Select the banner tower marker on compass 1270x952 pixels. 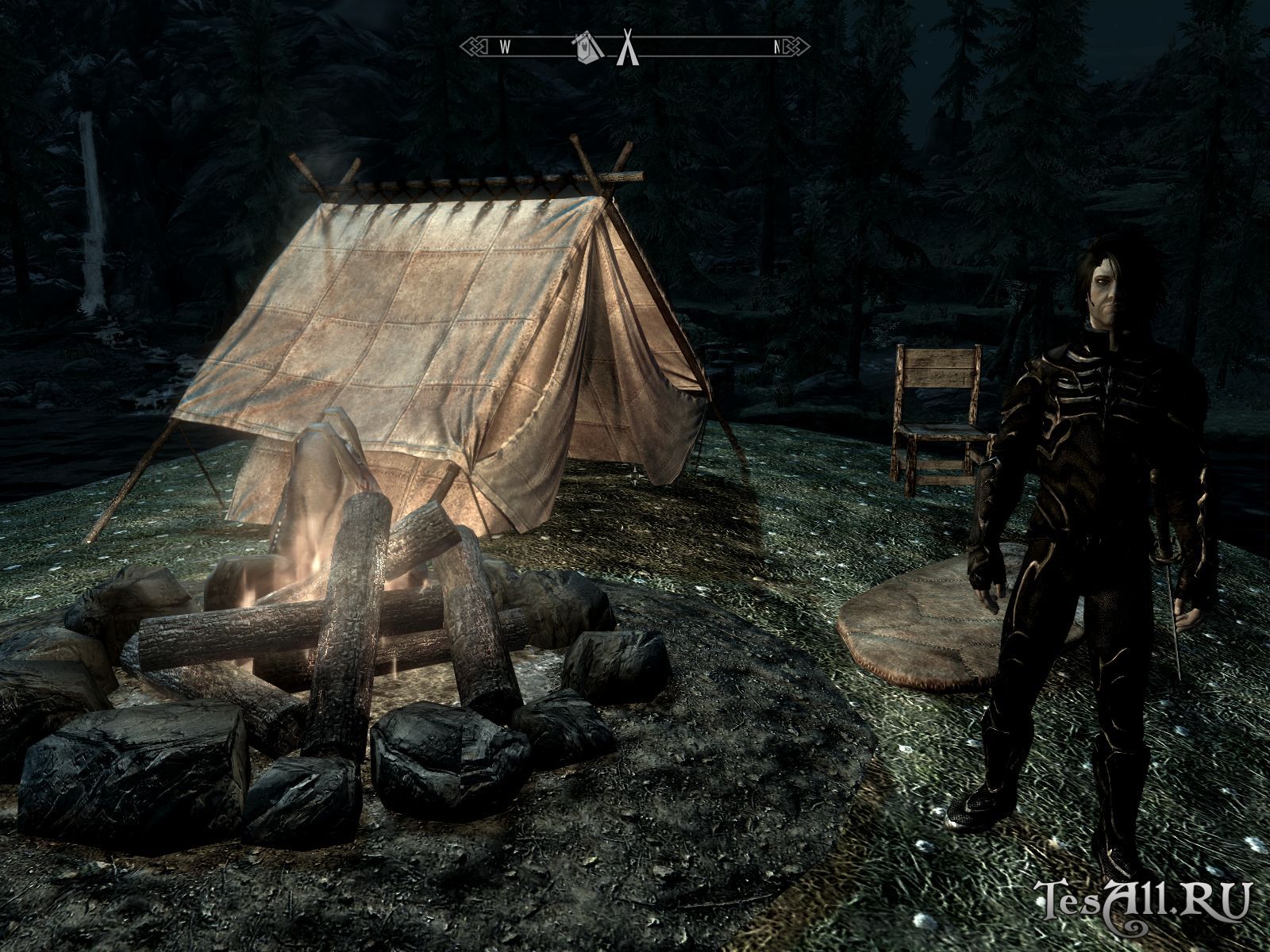(586, 48)
